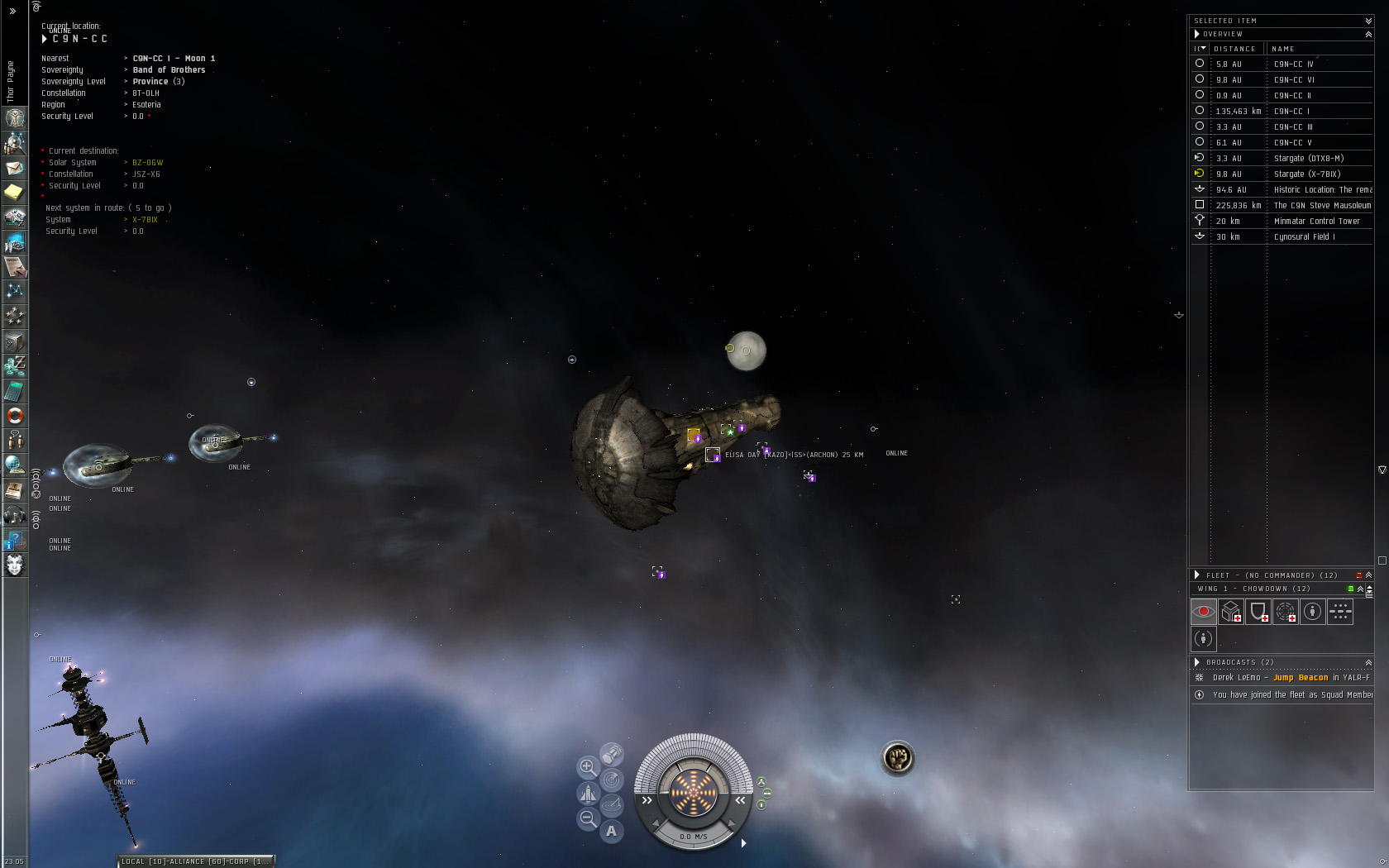Open the mail envelope icon
1389x868 pixels.
tap(15, 168)
